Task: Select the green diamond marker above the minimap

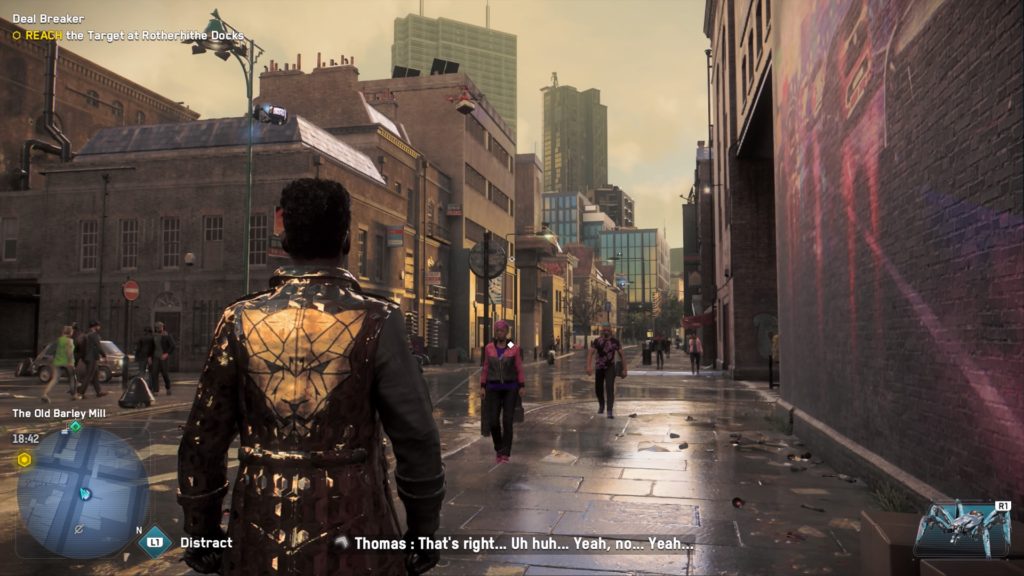Action: pos(75,426)
